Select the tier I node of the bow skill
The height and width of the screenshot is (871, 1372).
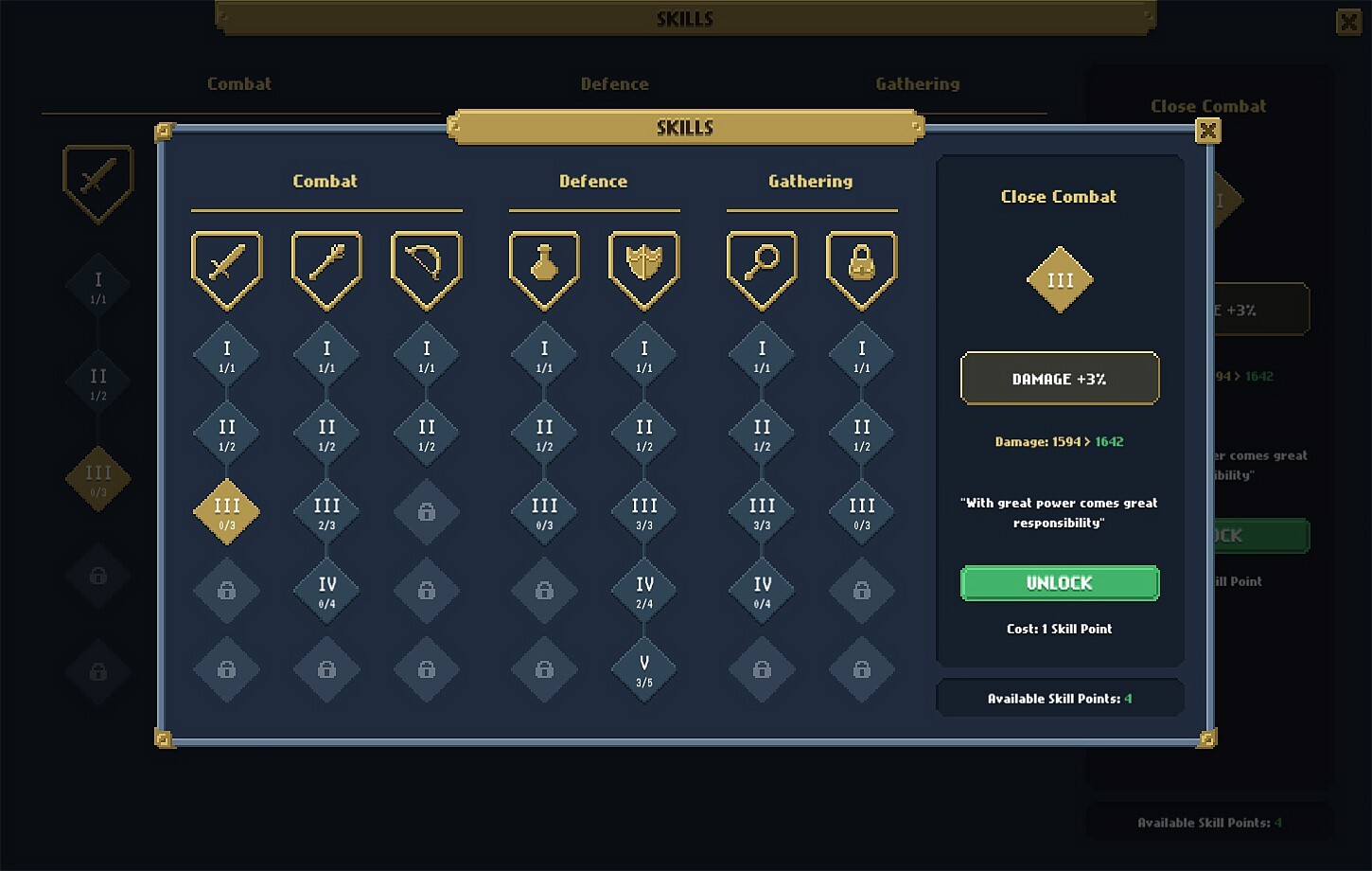pos(425,352)
